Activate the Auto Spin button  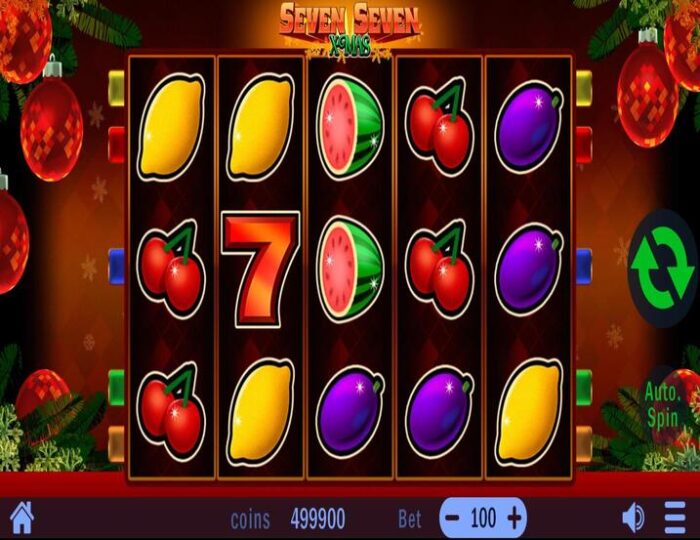pyautogui.click(x=662, y=401)
